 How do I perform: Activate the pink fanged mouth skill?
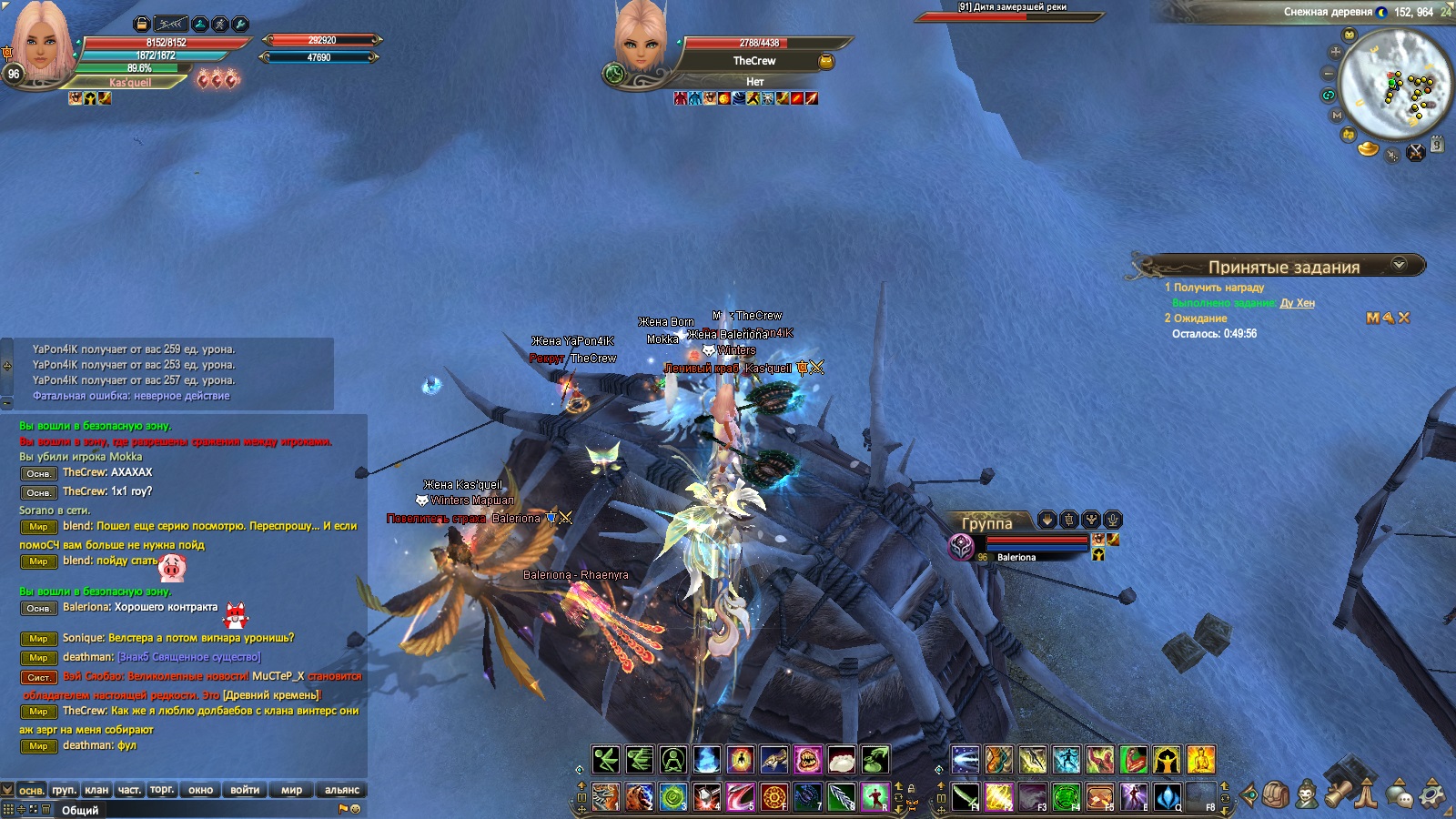(807, 760)
